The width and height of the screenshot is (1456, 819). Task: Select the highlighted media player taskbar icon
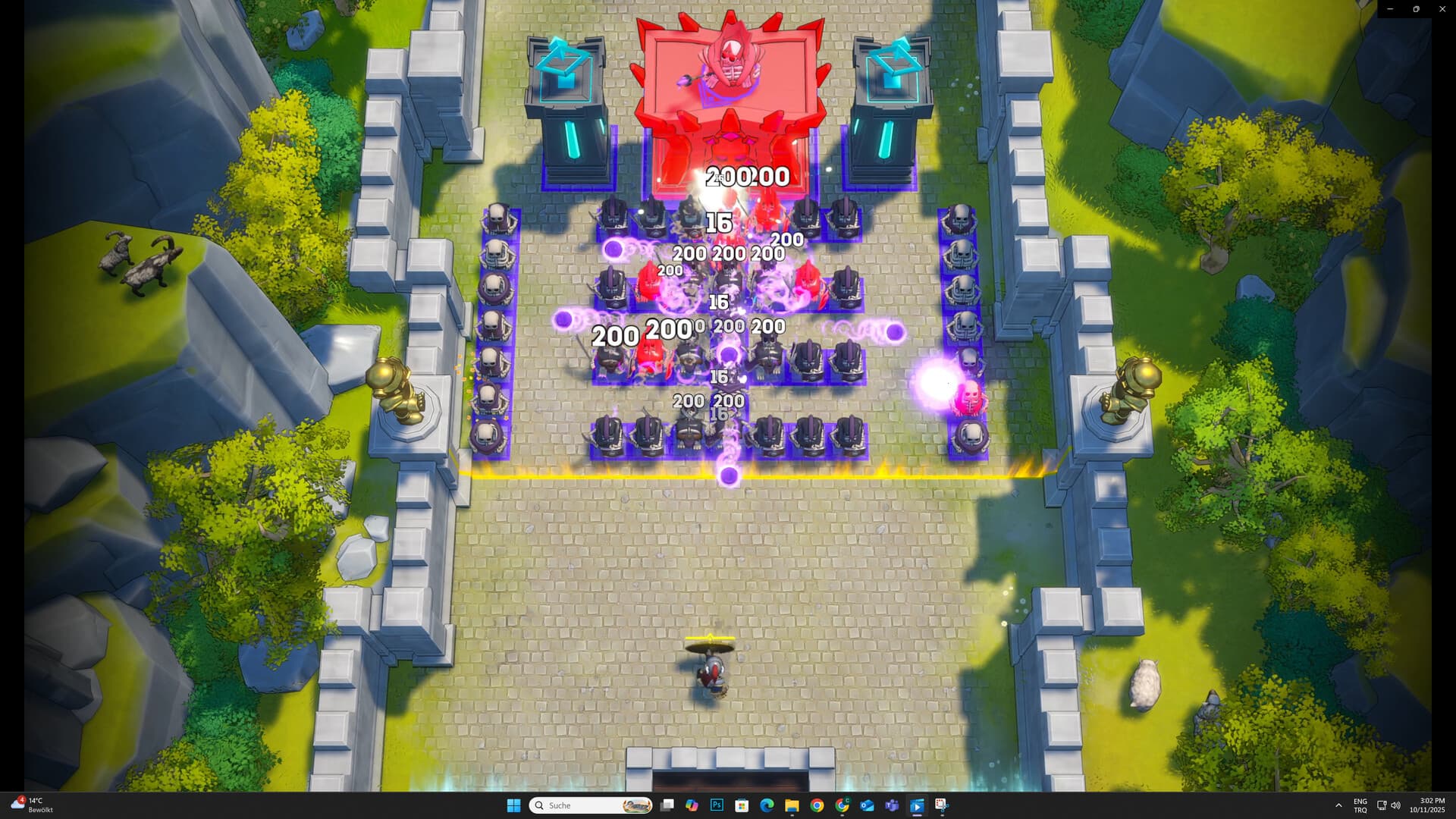[x=917, y=805]
